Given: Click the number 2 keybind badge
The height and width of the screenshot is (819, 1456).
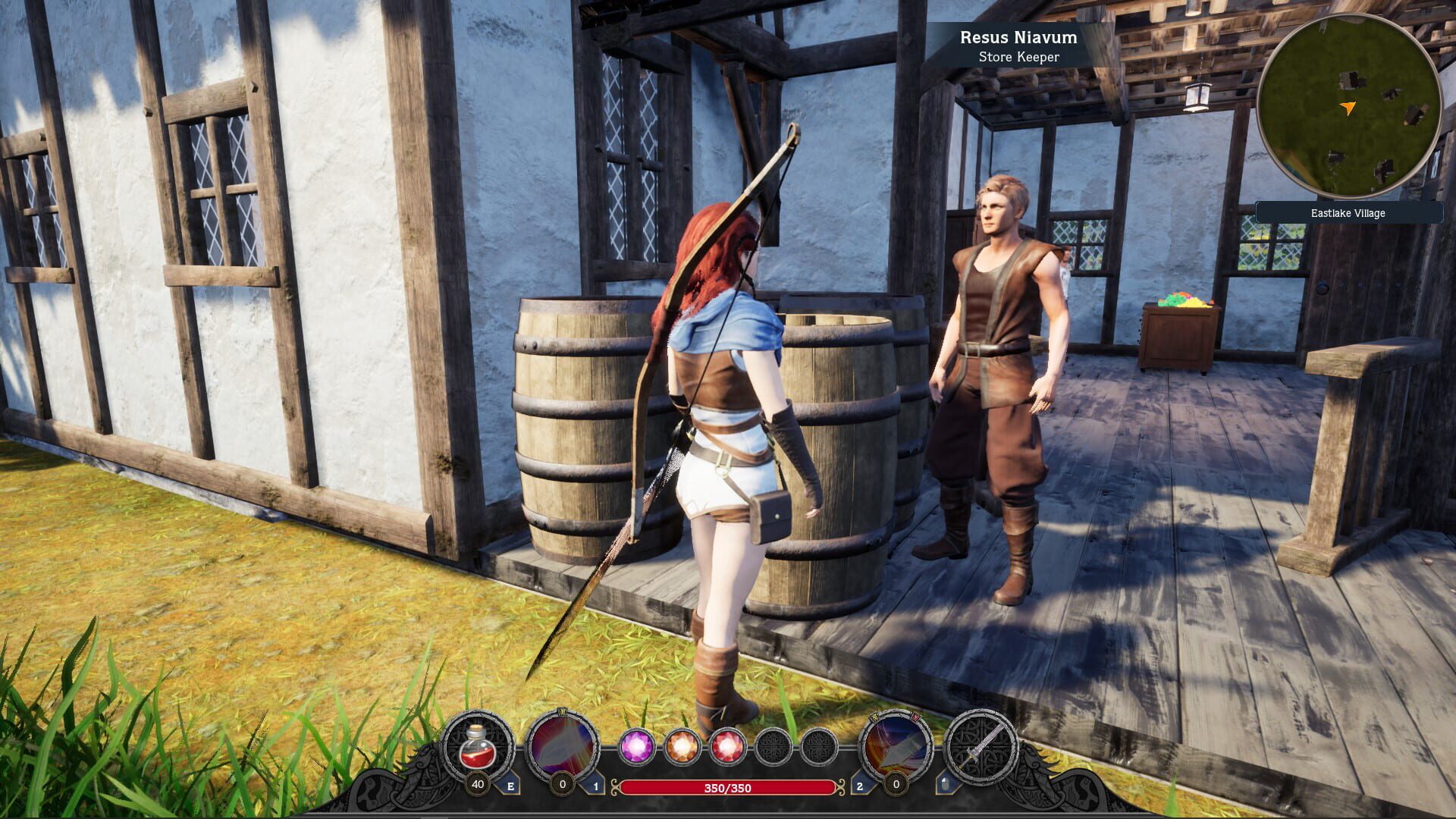Looking at the screenshot, I should click(858, 784).
